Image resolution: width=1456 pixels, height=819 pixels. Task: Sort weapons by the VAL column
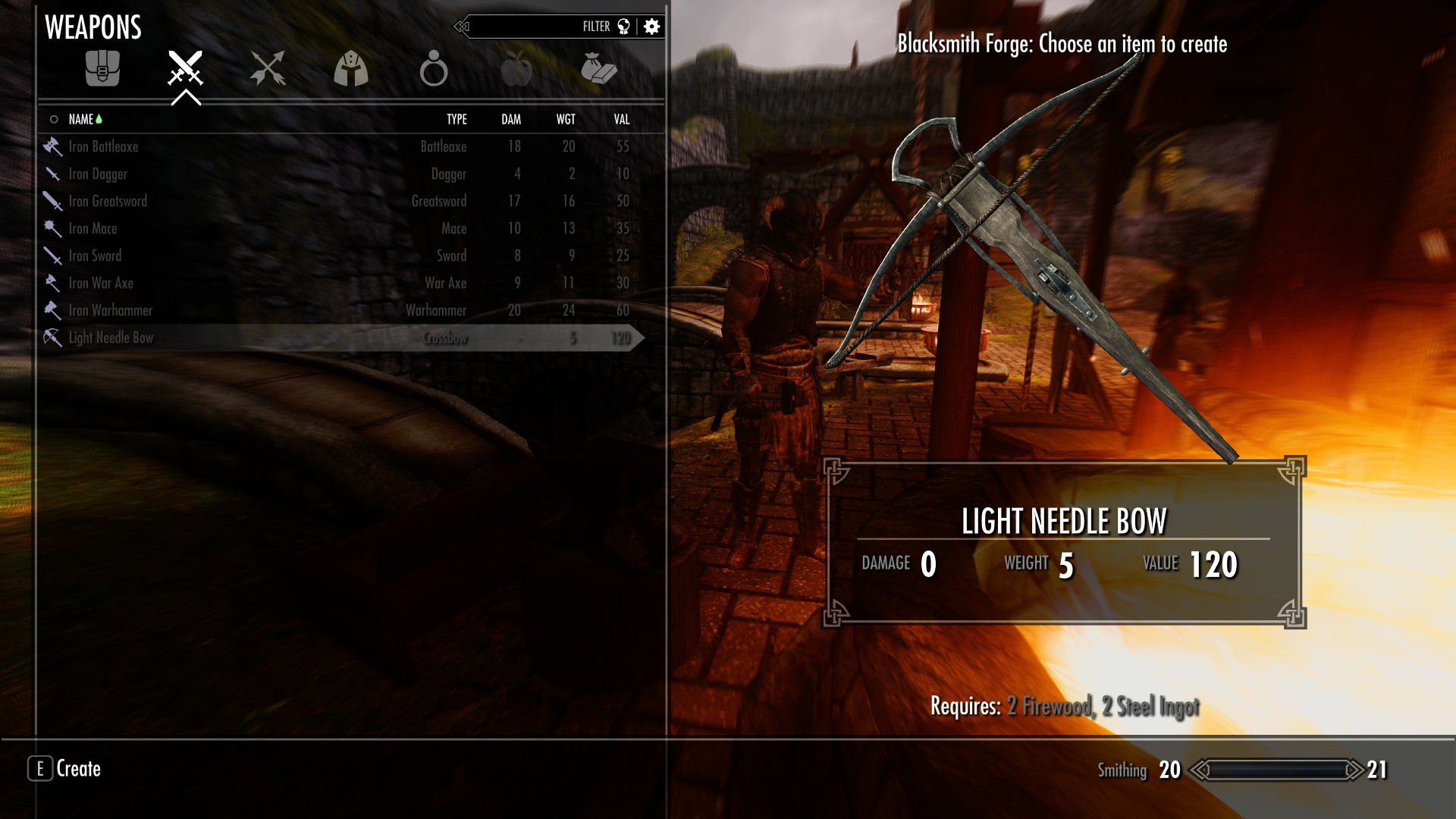(x=622, y=119)
